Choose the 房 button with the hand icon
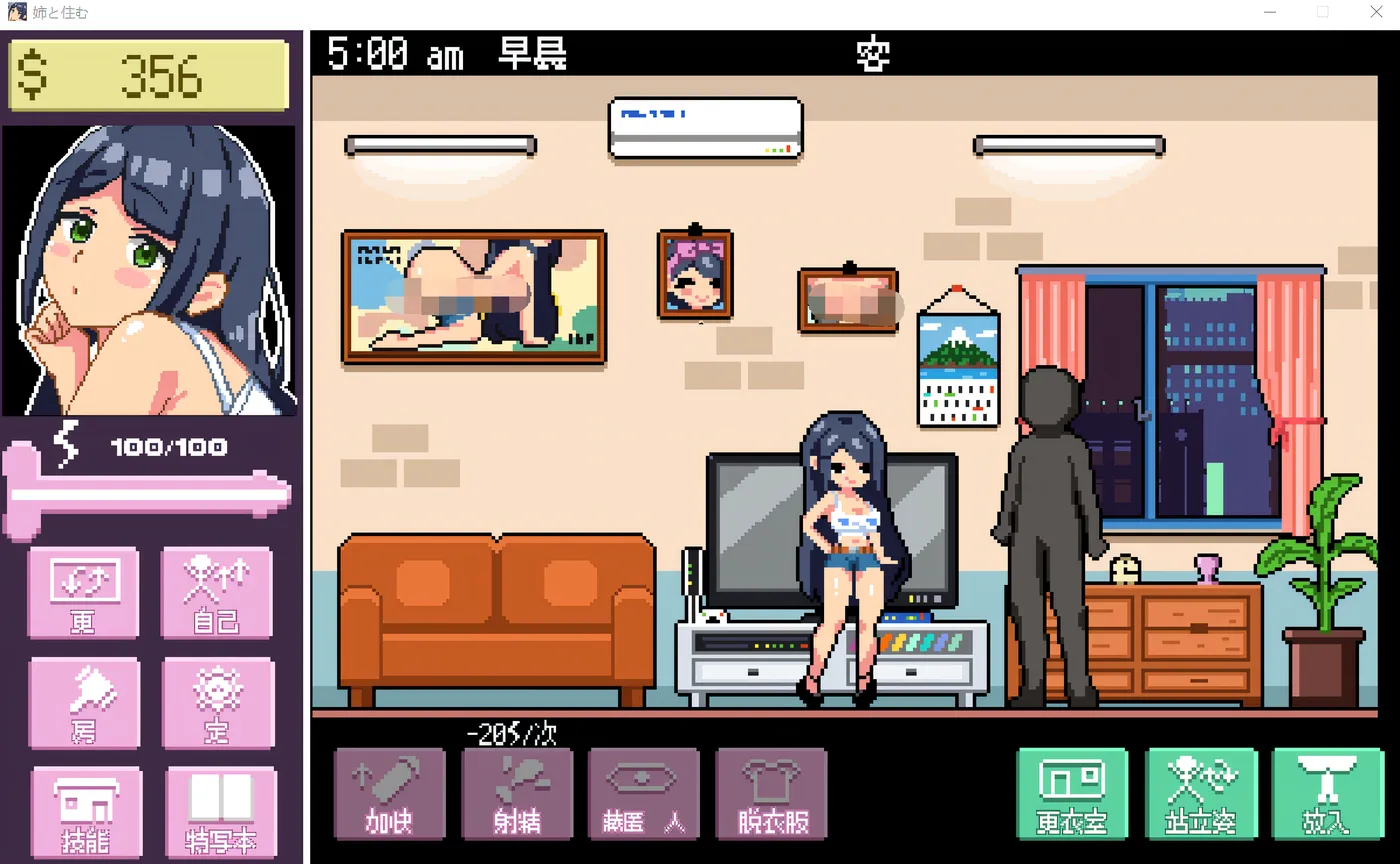 [x=83, y=702]
